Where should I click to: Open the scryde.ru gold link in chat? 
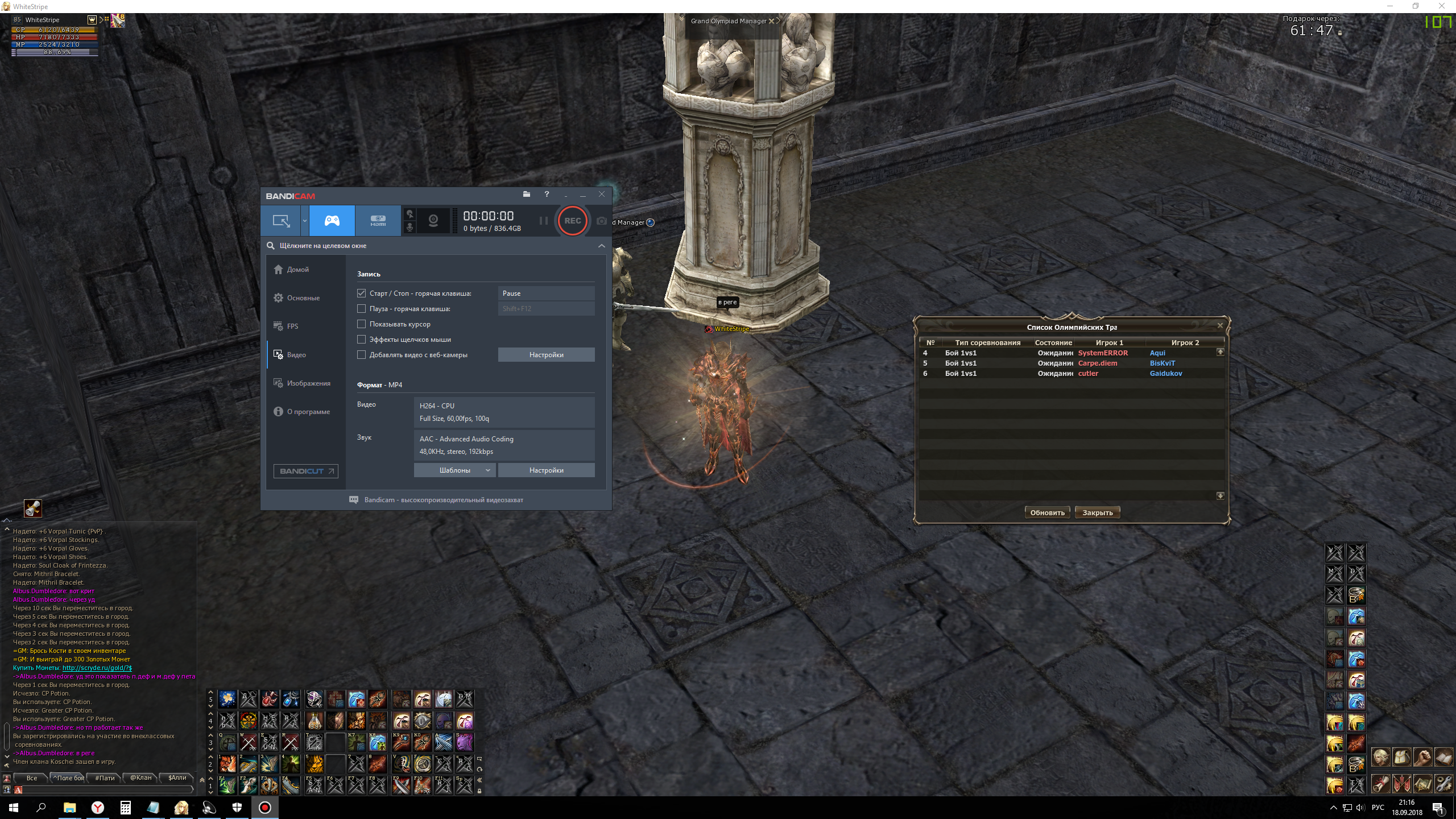[97, 668]
